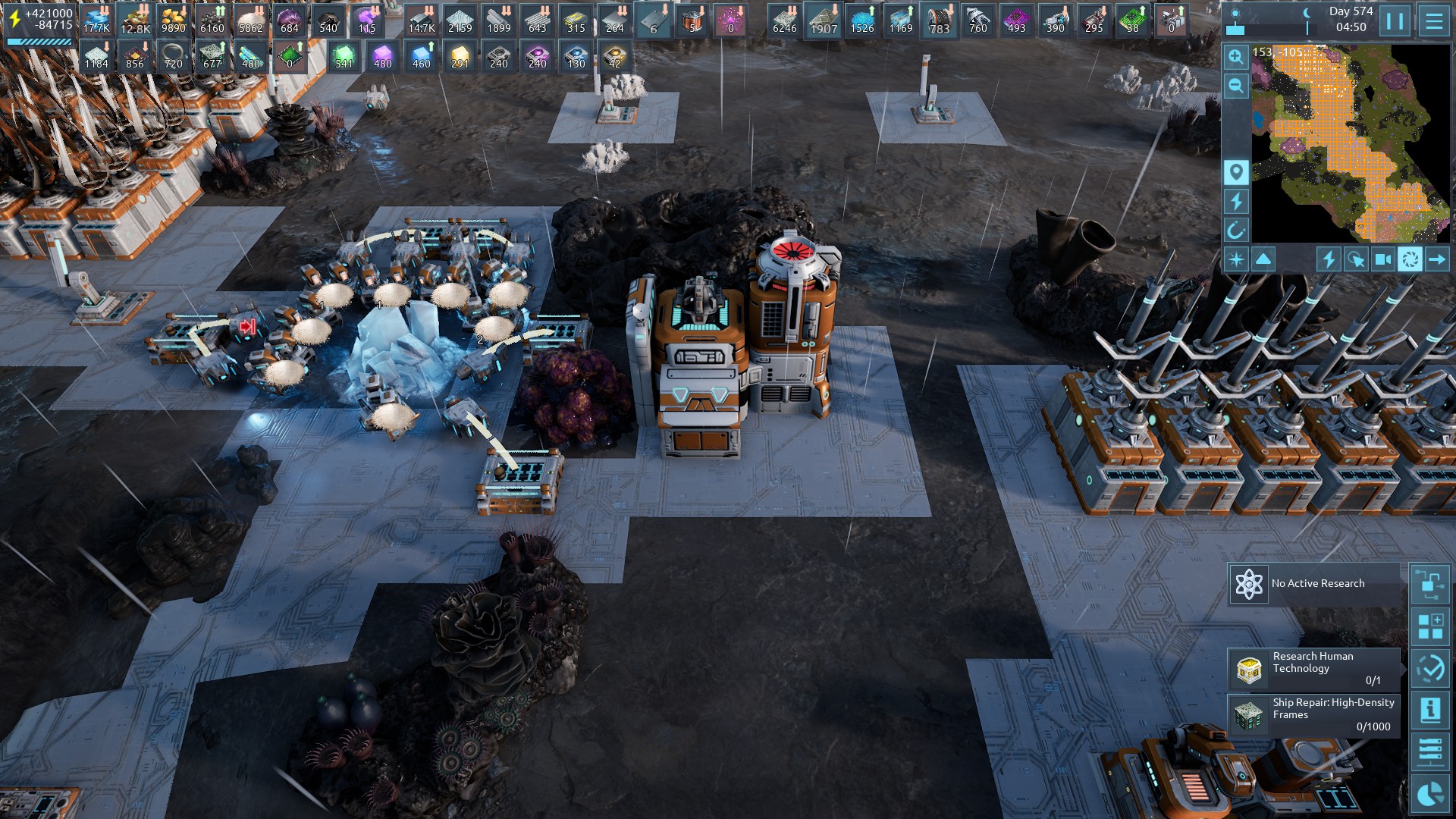Image resolution: width=1456 pixels, height=819 pixels.
Task: Zoom in on the minimap
Action: click(x=1236, y=57)
